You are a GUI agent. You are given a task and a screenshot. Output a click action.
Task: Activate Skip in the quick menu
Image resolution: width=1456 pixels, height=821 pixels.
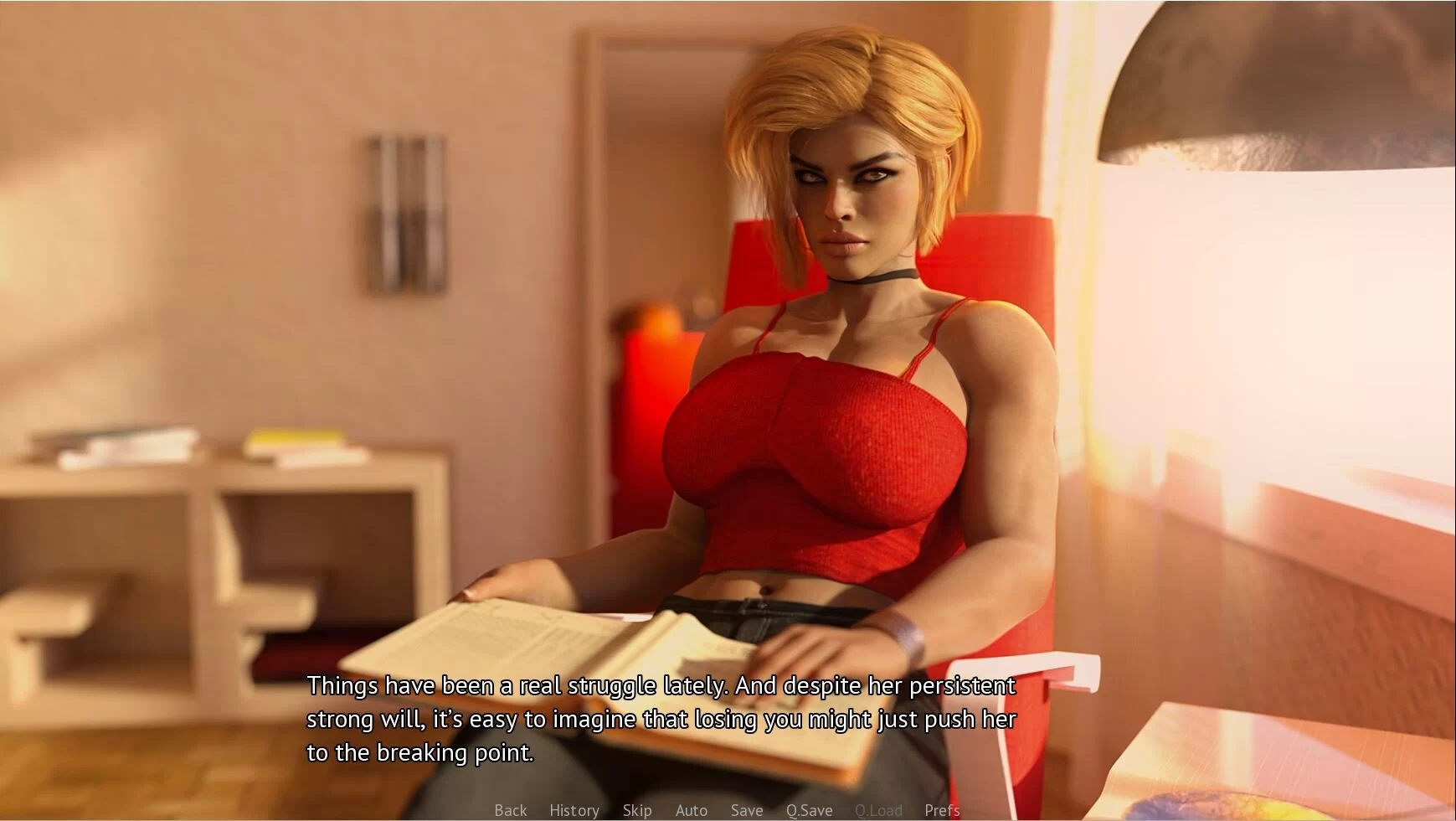pyautogui.click(x=636, y=810)
